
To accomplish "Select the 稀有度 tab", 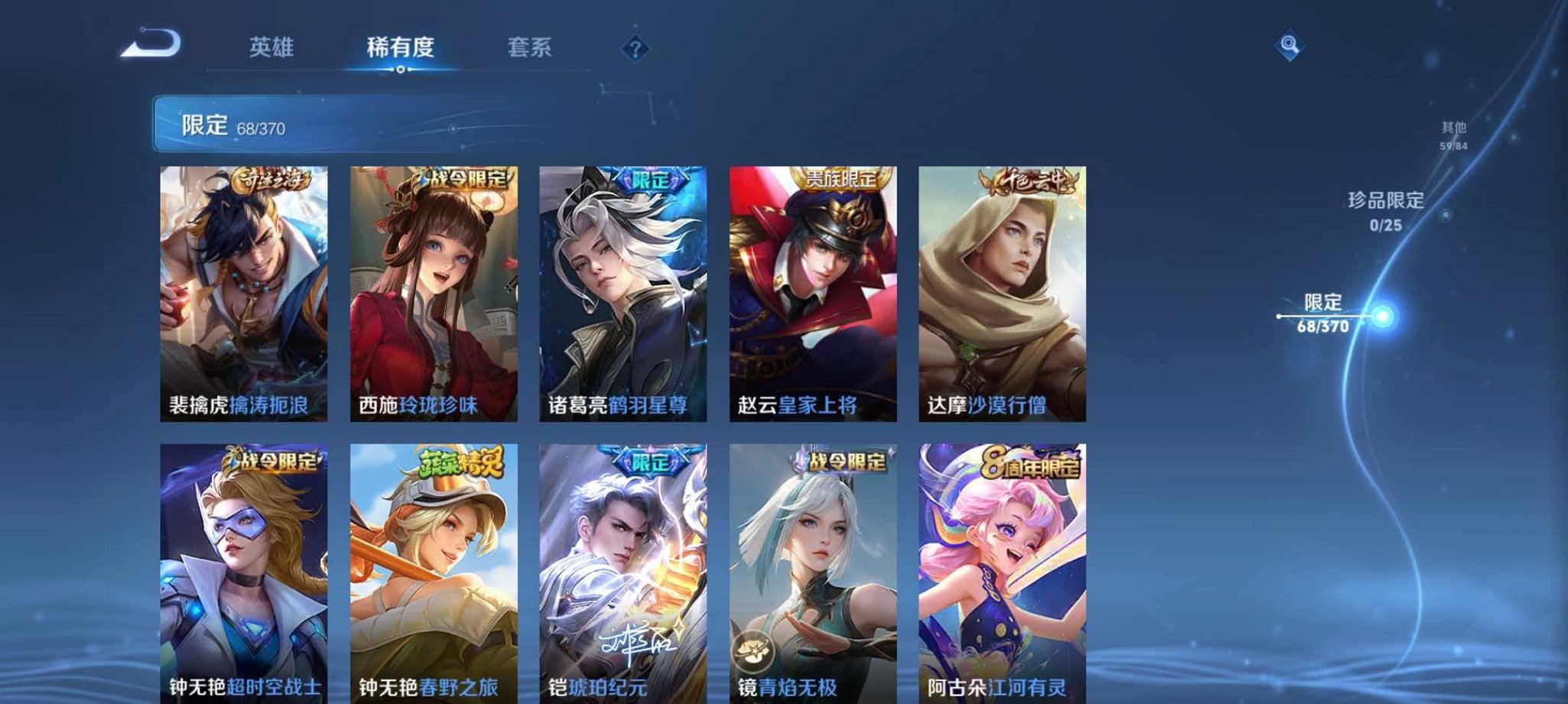I will (x=403, y=47).
